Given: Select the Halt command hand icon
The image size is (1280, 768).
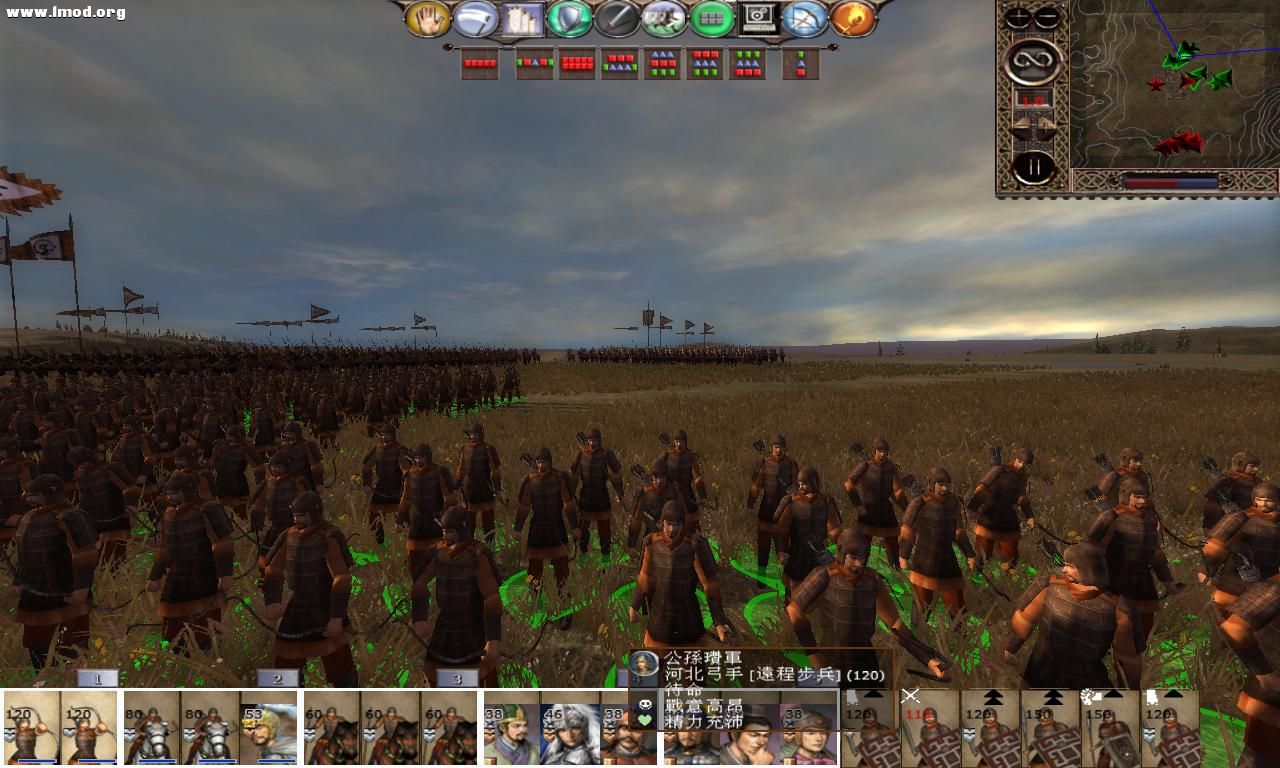Looking at the screenshot, I should 430,18.
